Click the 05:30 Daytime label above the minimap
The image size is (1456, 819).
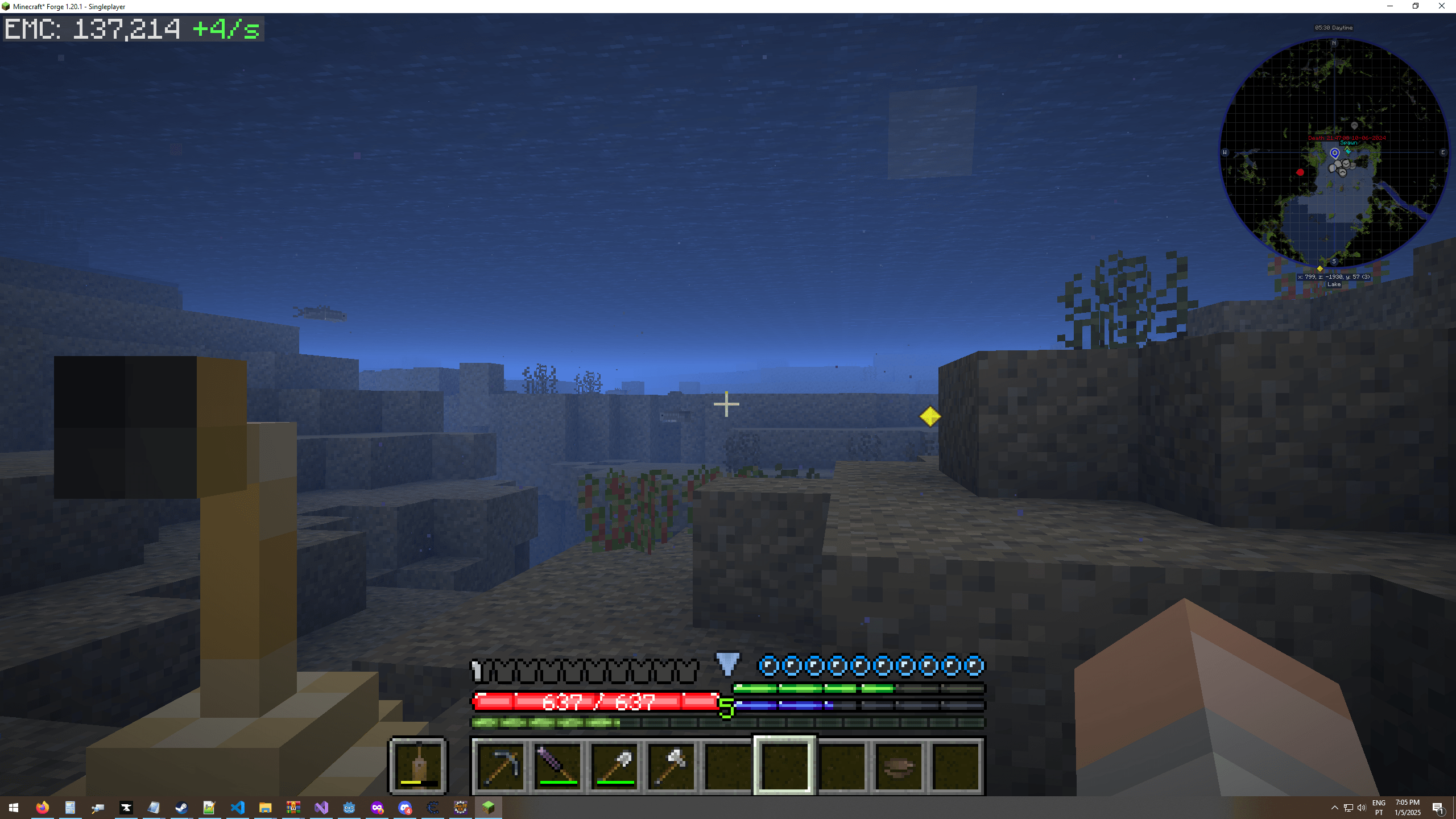(1333, 27)
